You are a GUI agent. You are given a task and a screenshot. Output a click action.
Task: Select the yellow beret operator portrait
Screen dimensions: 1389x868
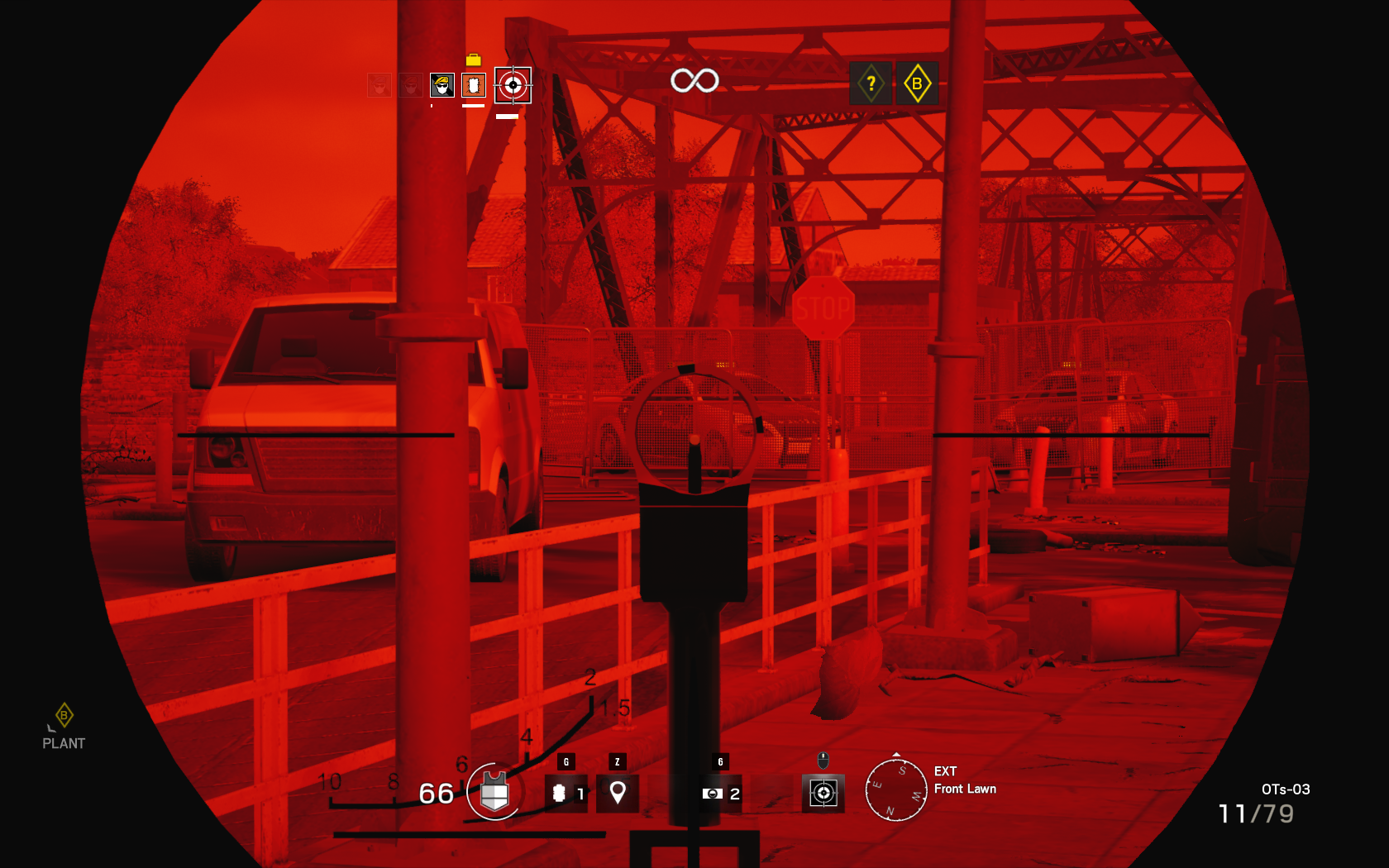coord(442,85)
